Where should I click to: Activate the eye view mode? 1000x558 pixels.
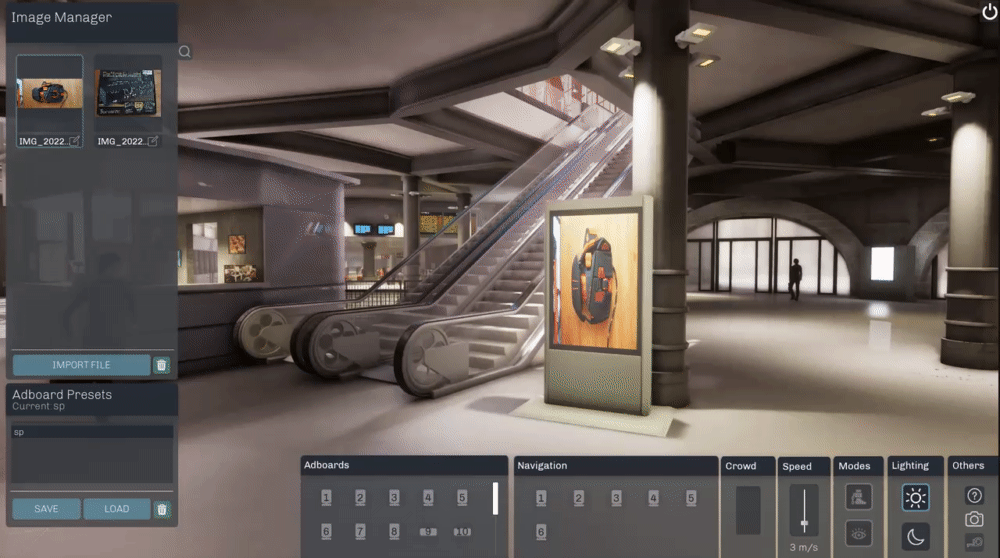(x=858, y=535)
